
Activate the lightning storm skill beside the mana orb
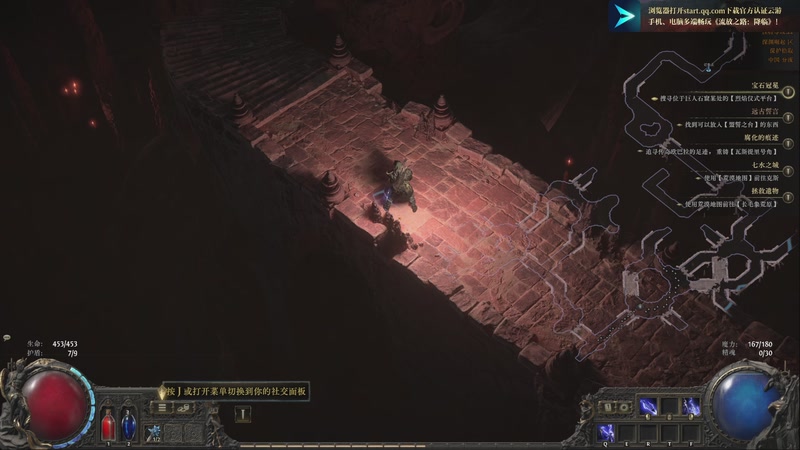(691, 406)
